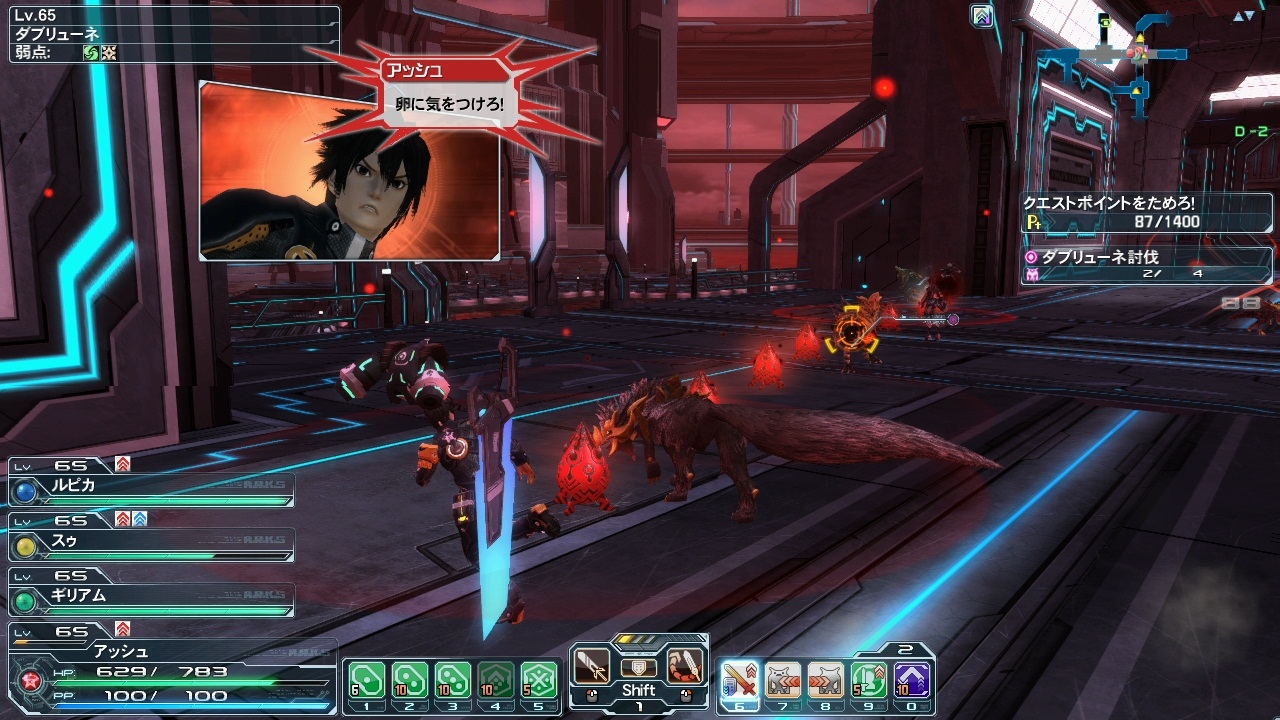This screenshot has height=720, width=1280.
Task: Trigger the purple chevron skill in slot 0
Action: 913,680
